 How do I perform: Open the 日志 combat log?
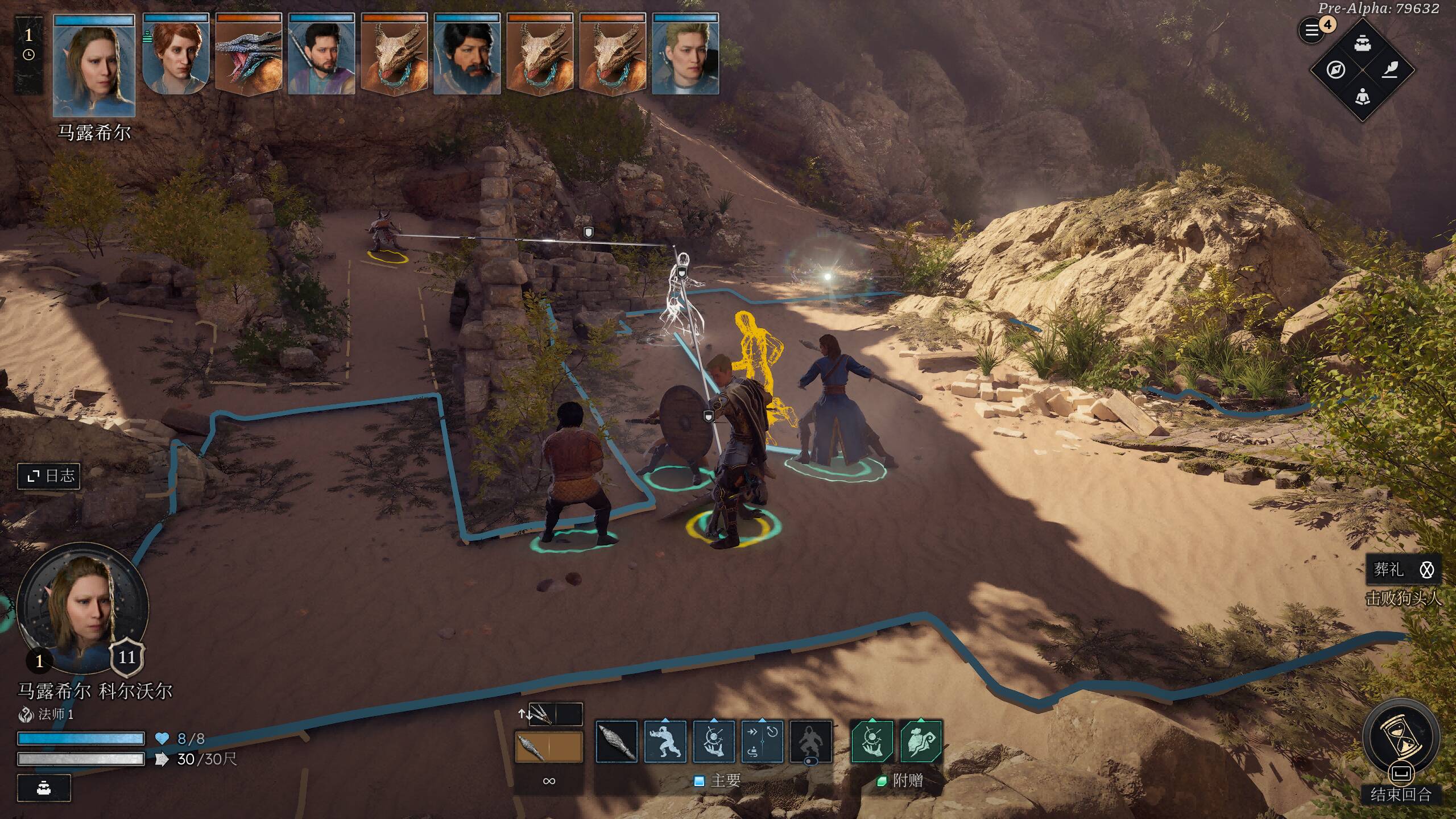(x=49, y=475)
